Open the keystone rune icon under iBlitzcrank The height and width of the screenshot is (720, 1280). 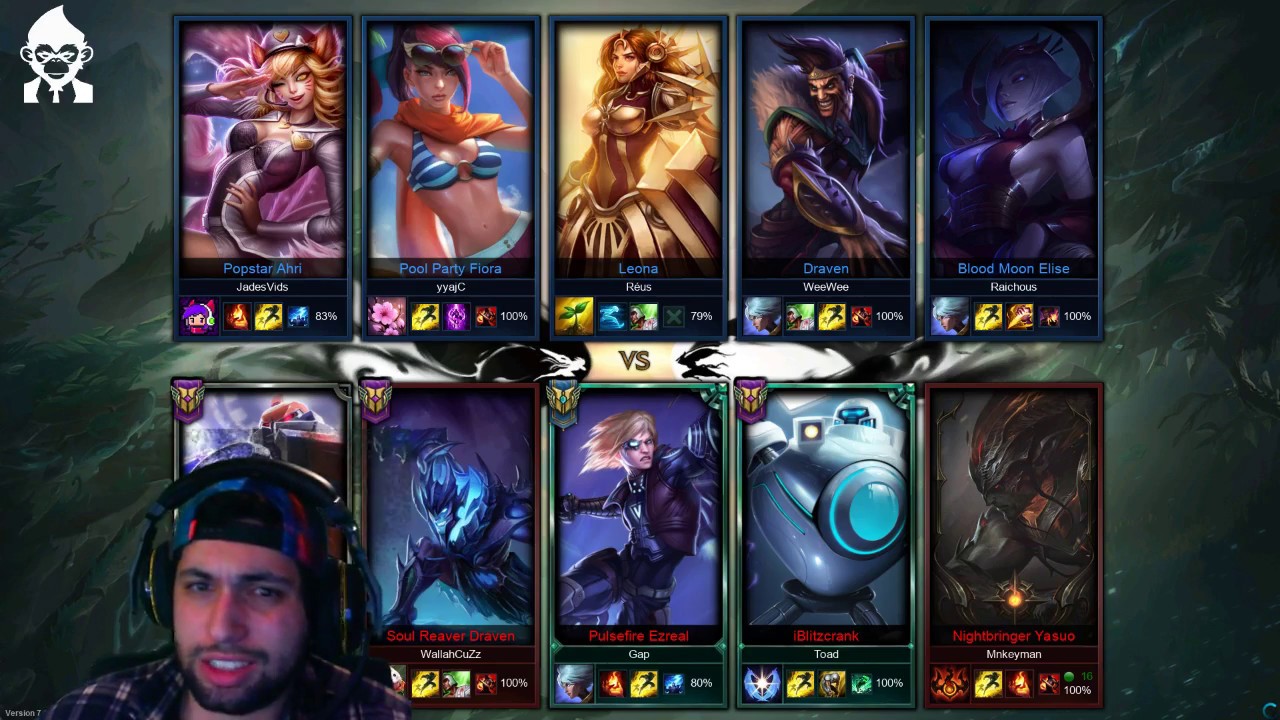tap(761, 683)
